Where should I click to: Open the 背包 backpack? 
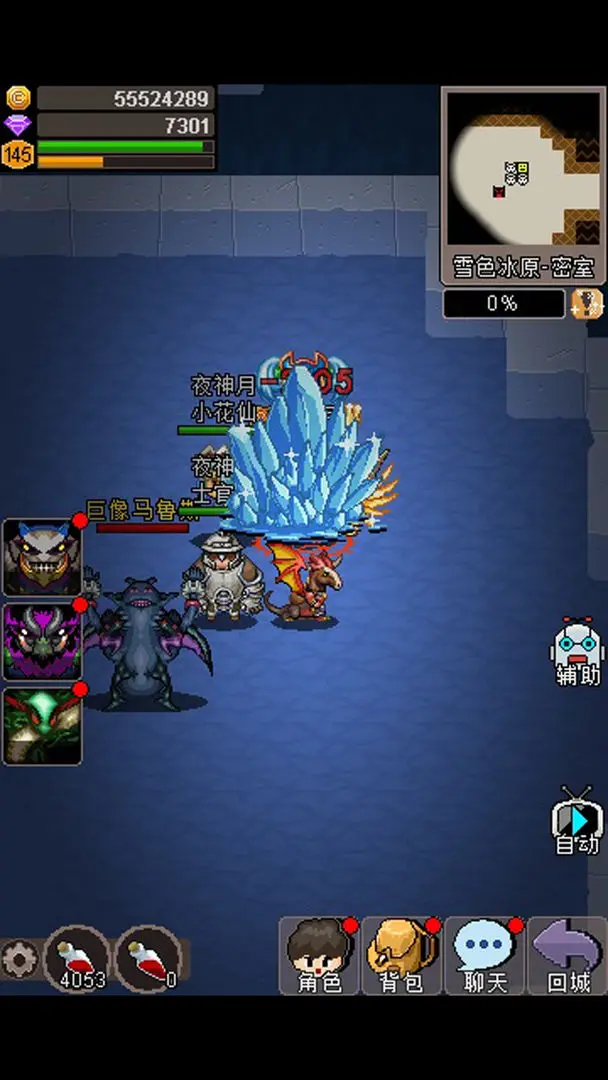coord(401,956)
